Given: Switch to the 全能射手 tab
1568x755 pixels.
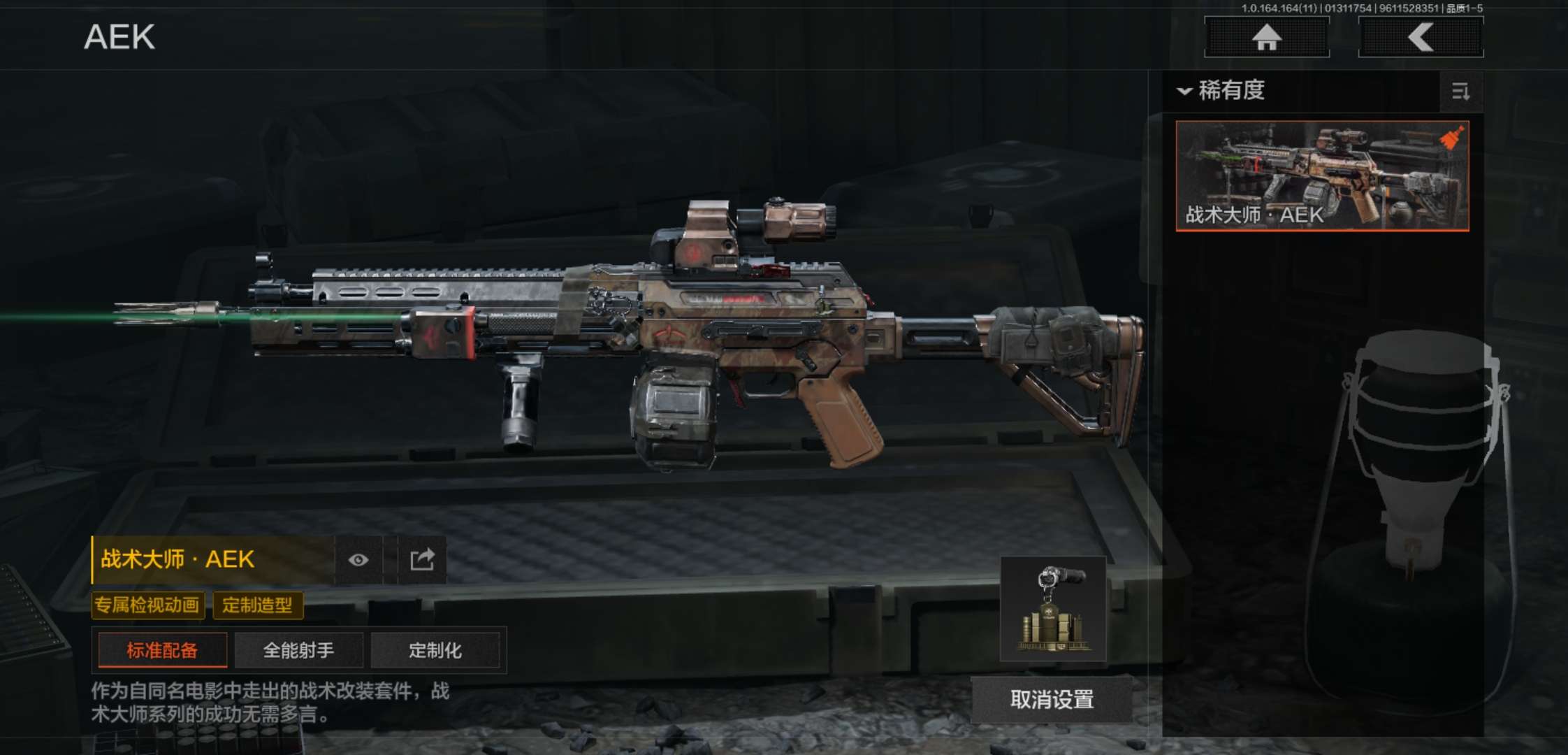Looking at the screenshot, I should point(298,651).
